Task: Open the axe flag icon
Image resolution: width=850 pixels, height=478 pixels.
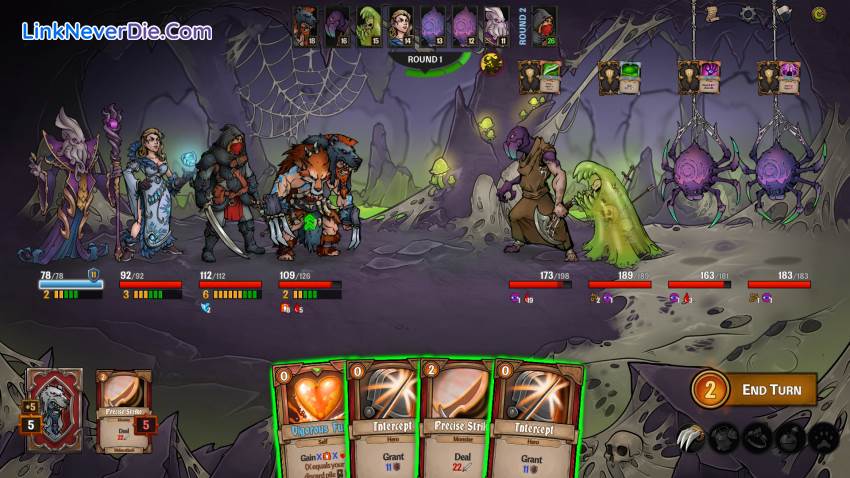Action: [779, 13]
